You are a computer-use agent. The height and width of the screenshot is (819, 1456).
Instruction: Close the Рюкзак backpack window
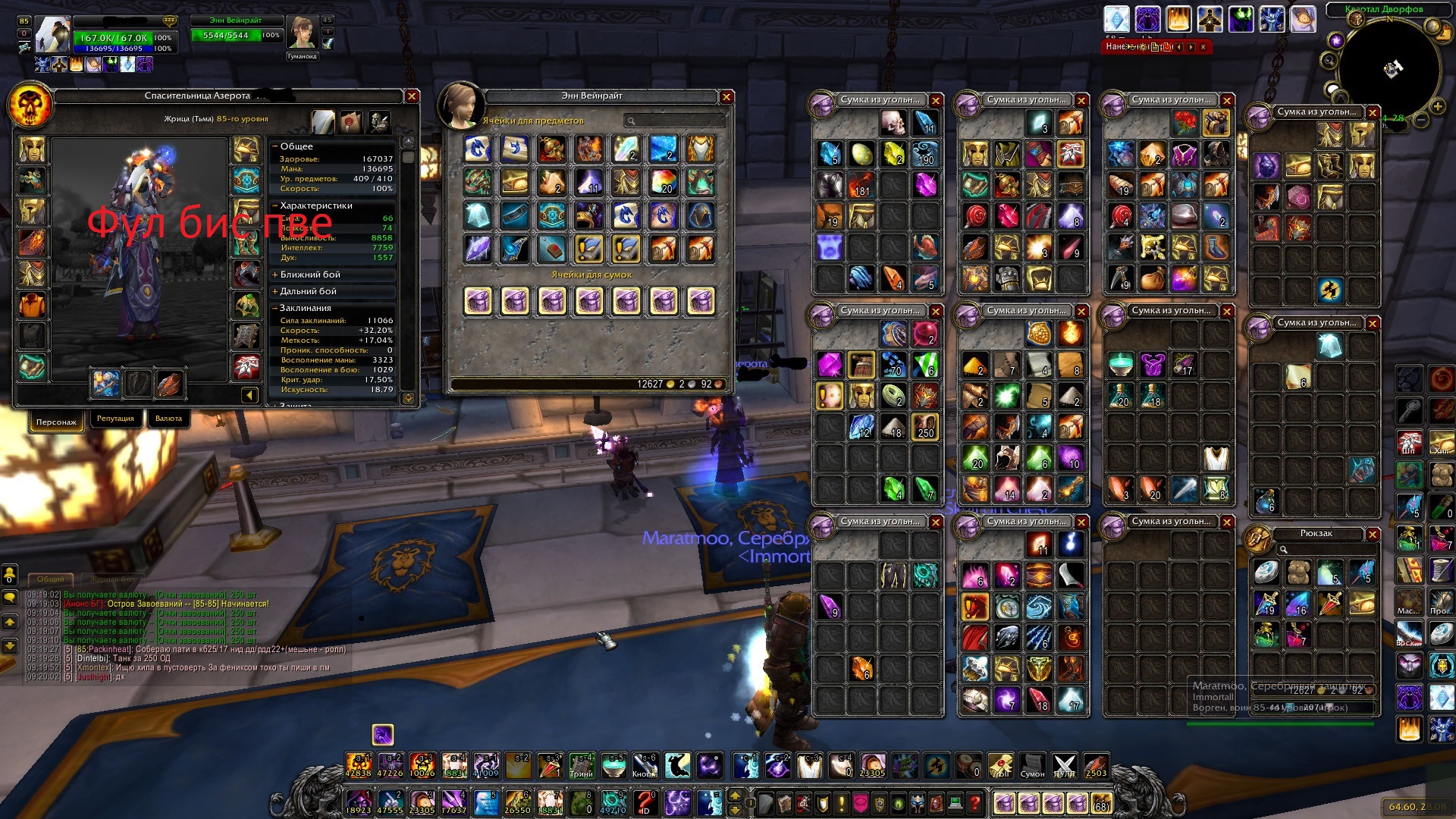click(x=1373, y=535)
